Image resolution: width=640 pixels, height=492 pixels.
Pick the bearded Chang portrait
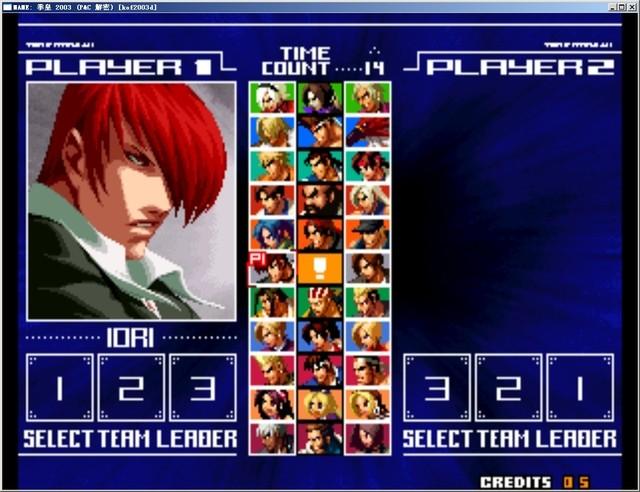click(x=319, y=199)
